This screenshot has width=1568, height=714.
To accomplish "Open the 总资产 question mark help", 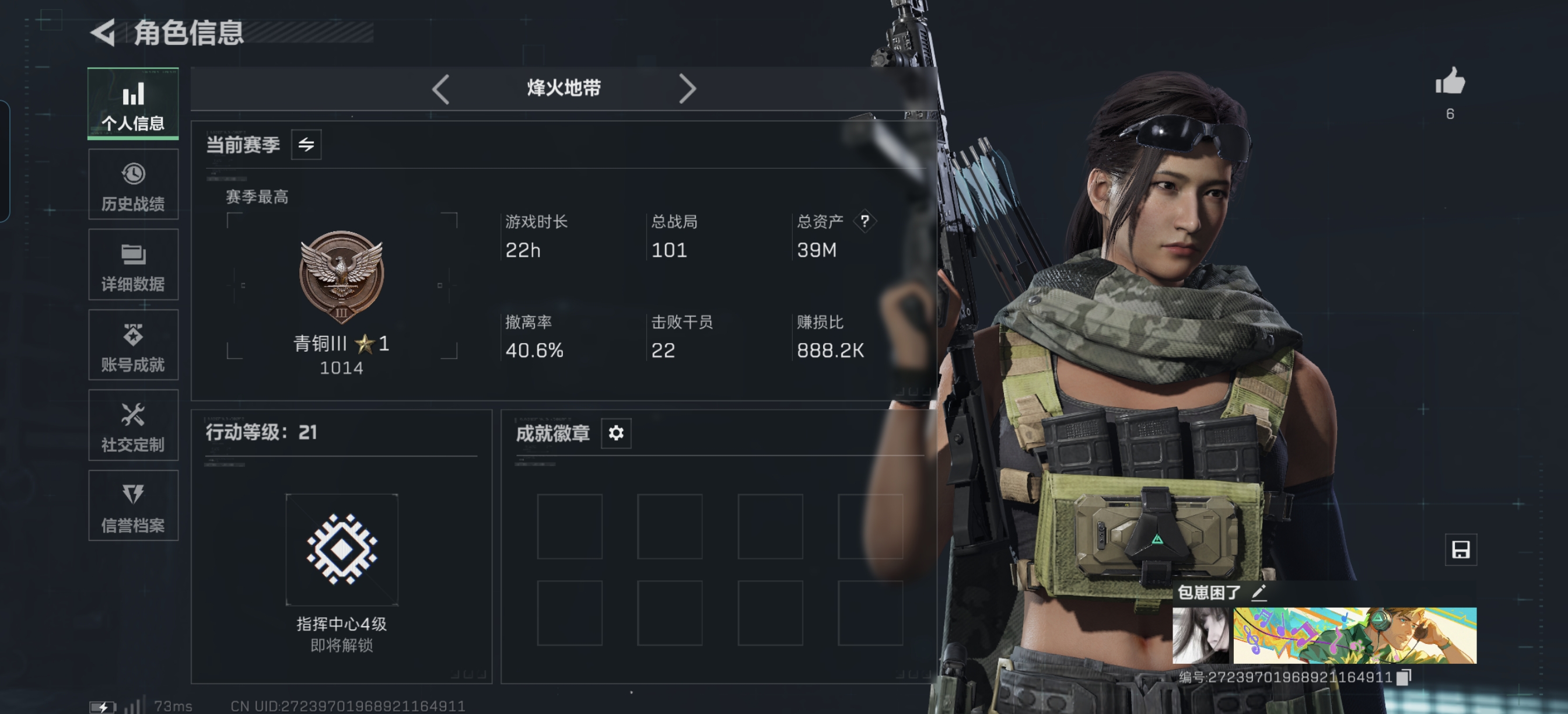I will click(x=864, y=221).
